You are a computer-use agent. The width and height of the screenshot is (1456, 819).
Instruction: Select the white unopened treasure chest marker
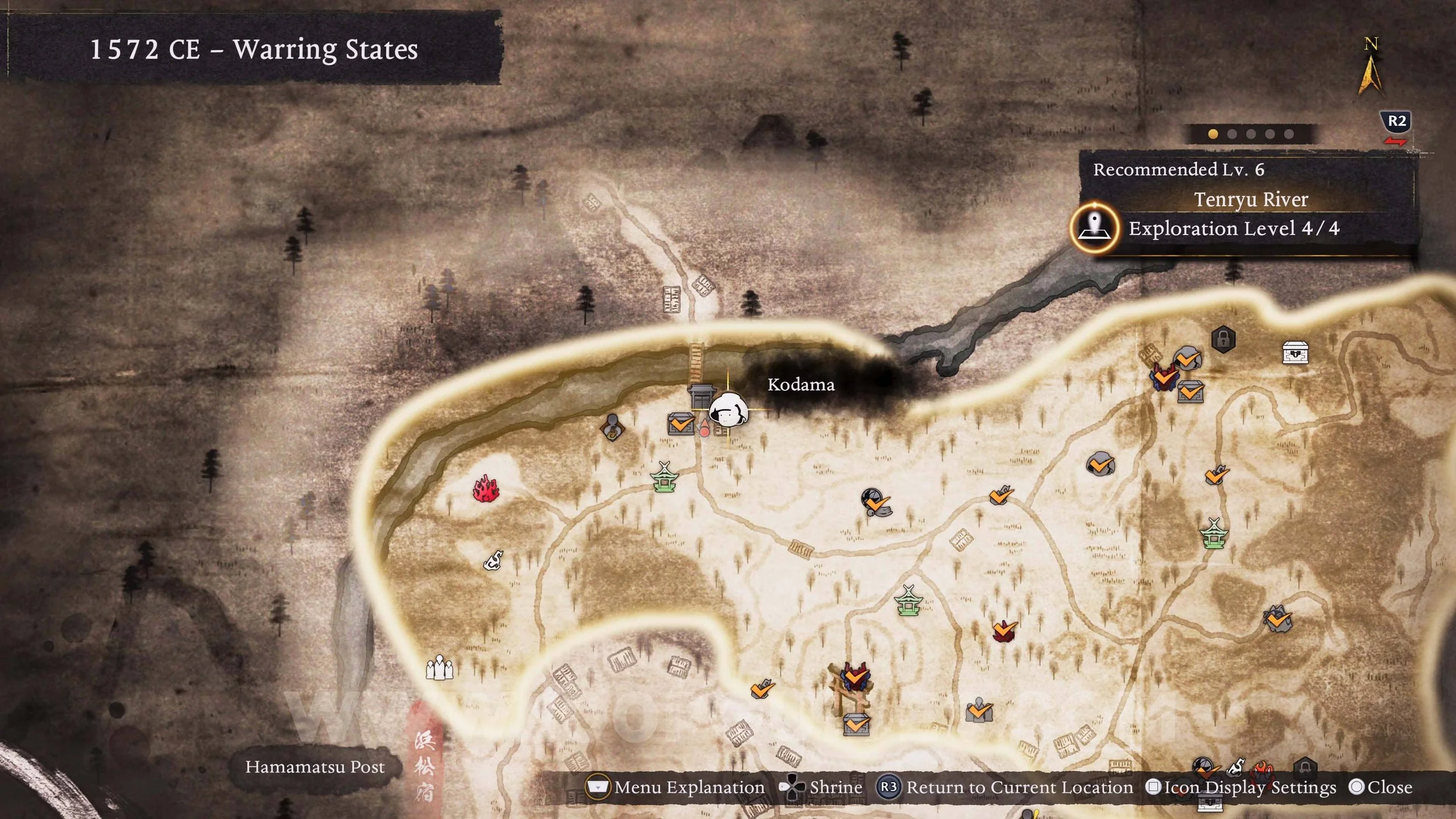click(1295, 352)
